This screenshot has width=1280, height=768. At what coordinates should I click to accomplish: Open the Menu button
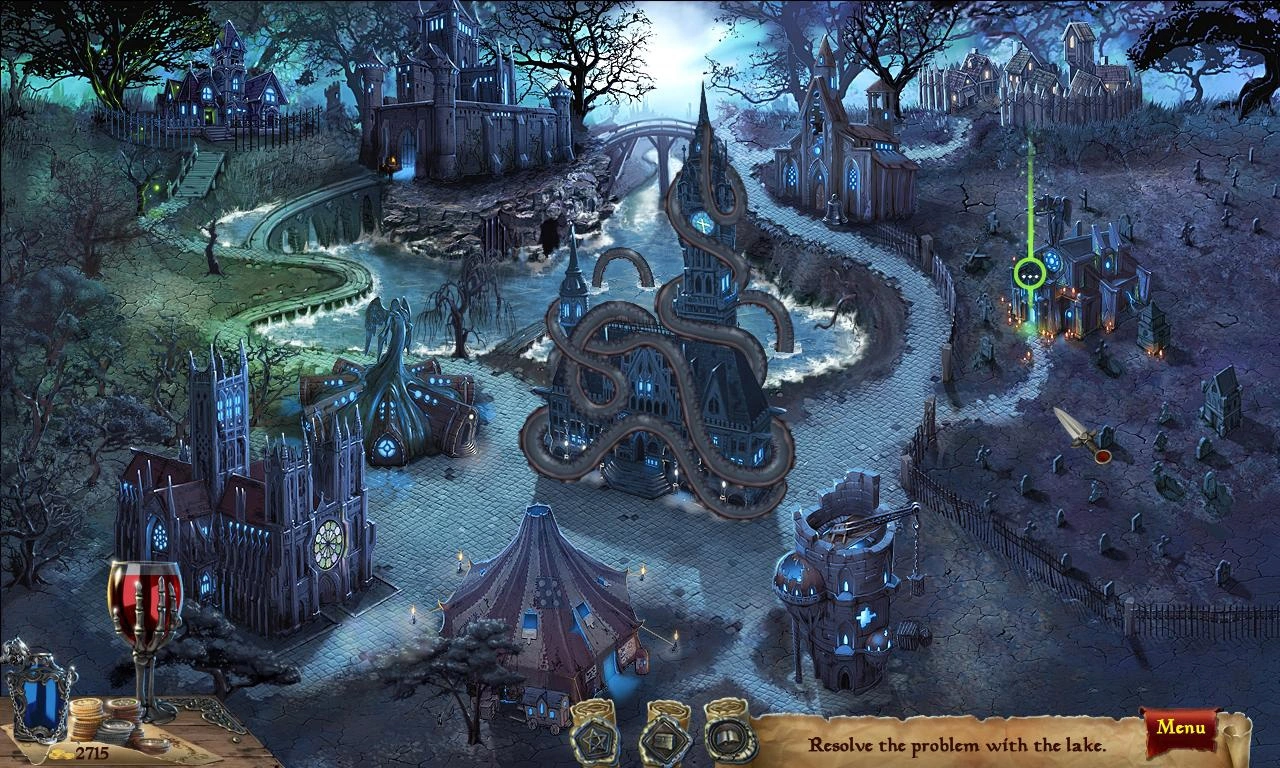pos(1180,727)
